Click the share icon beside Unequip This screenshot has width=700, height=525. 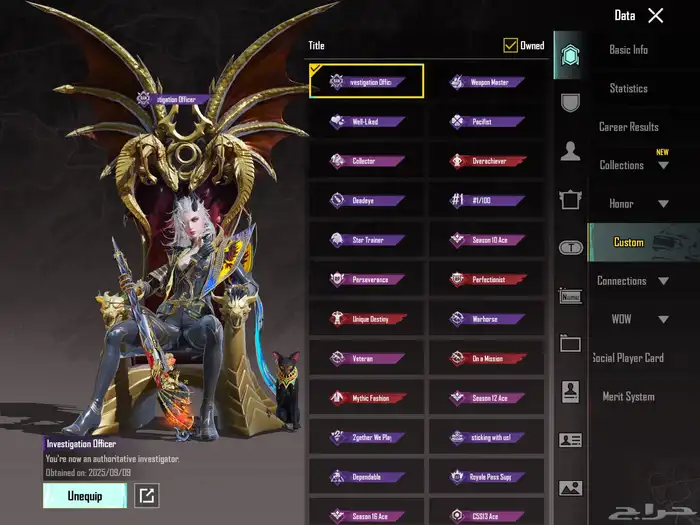pos(147,495)
